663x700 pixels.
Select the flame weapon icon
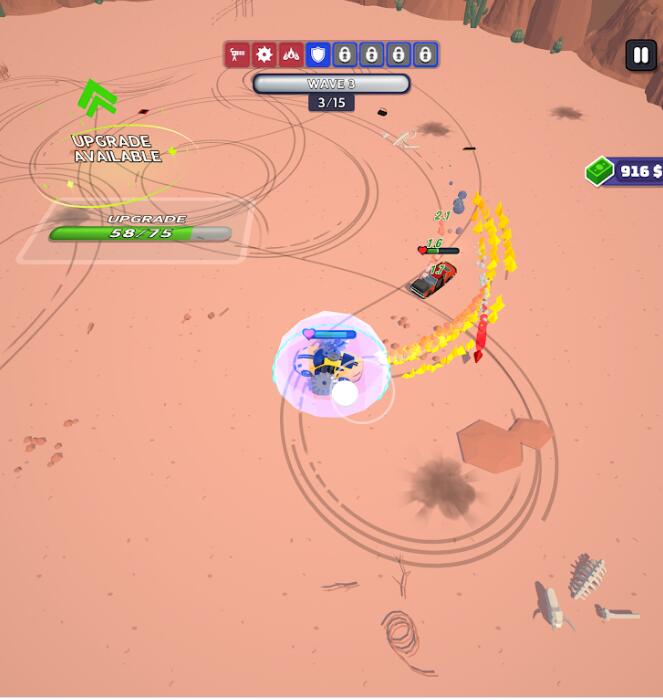coord(291,54)
